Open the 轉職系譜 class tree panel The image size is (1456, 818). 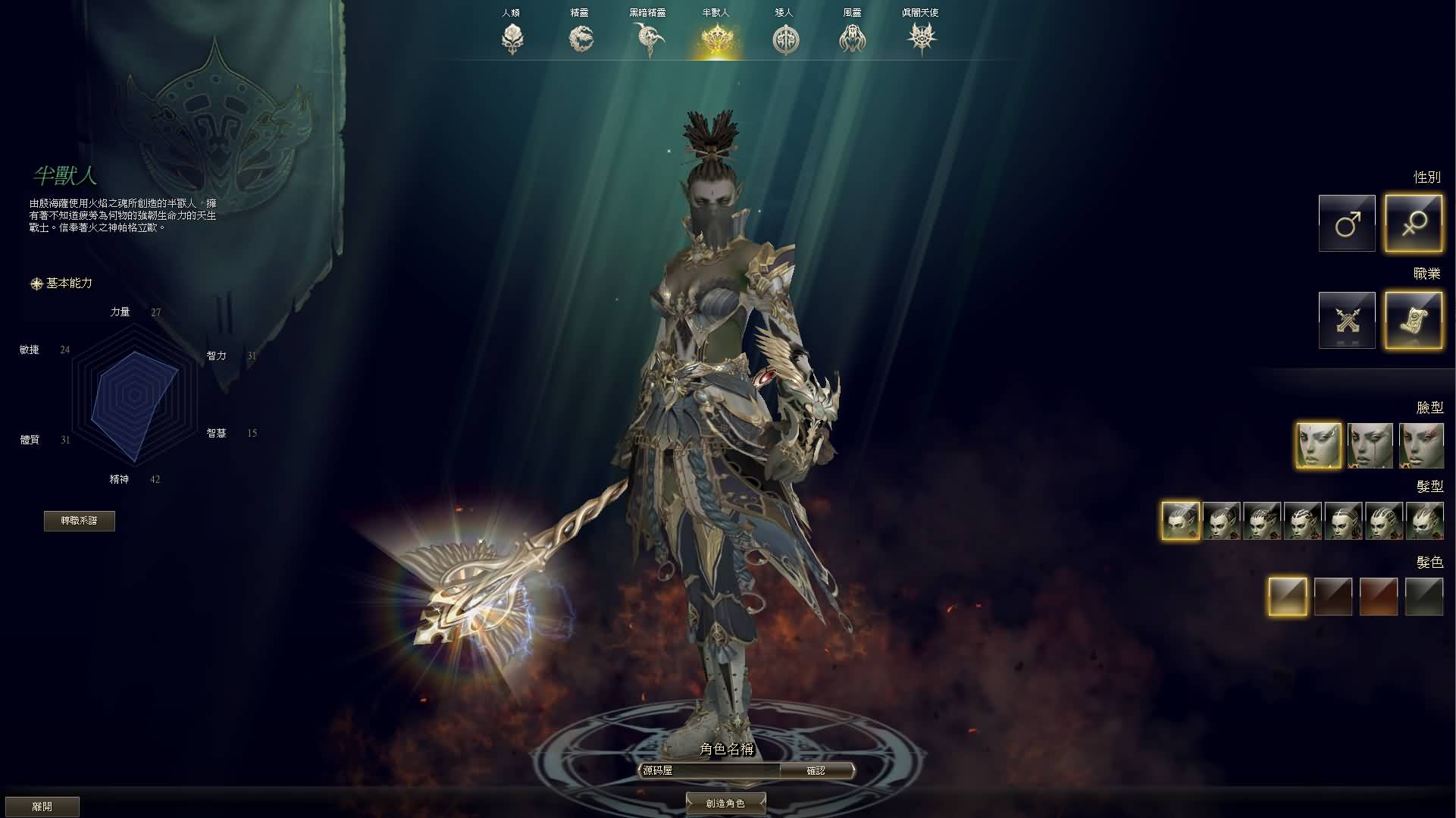(79, 521)
